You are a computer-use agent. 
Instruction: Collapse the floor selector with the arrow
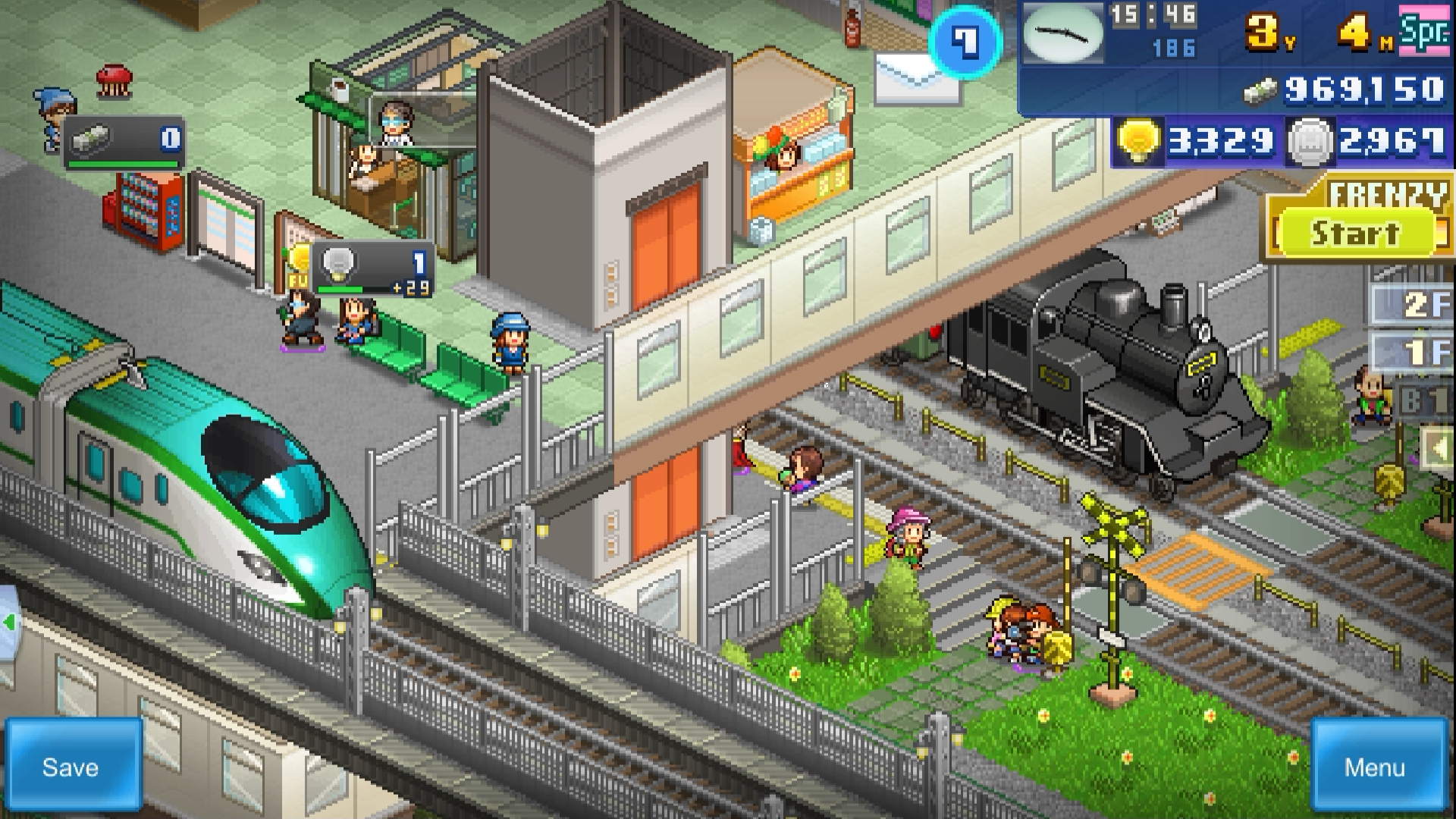1436,447
